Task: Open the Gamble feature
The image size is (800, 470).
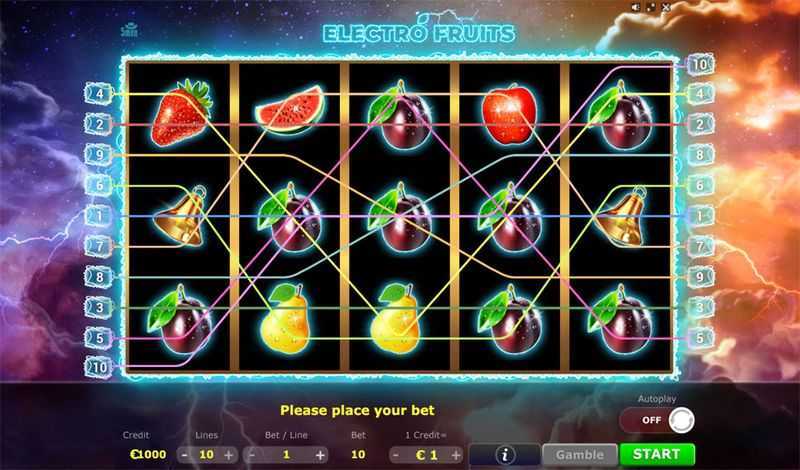Action: (580, 454)
